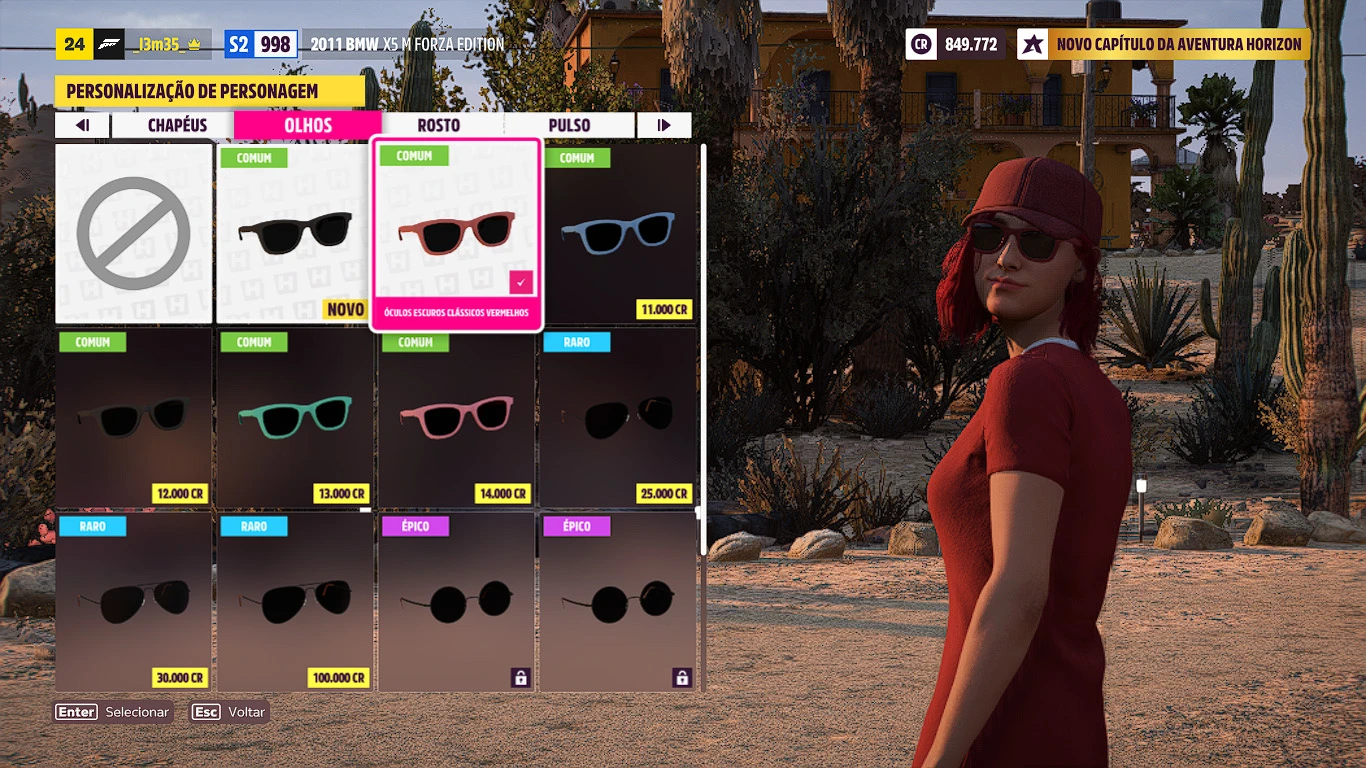Choose the no-eyewear empty option tile
Viewport: 1366px width, 768px height.
point(134,234)
